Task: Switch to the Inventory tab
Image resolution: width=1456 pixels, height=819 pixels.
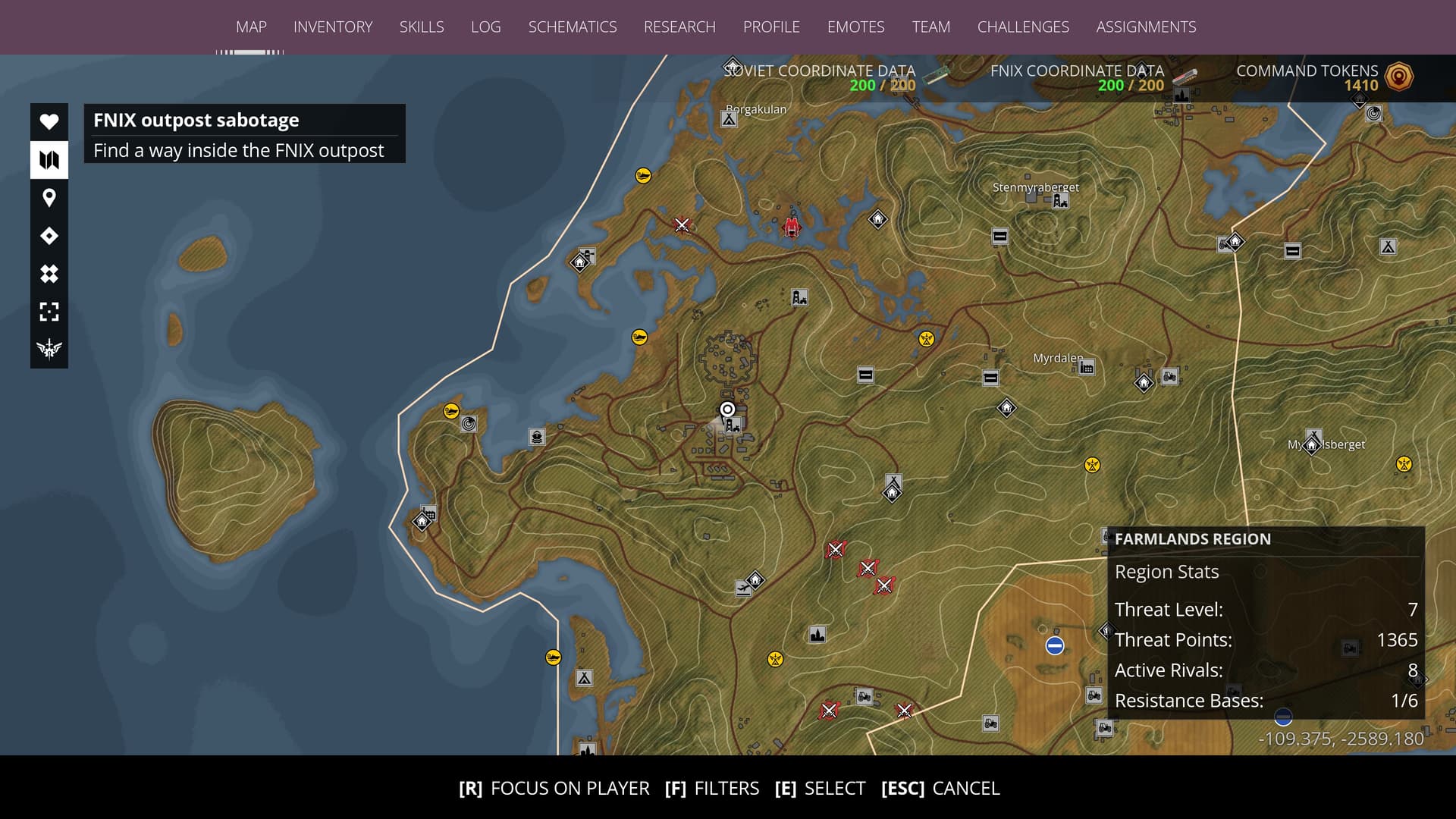Action: tap(333, 27)
